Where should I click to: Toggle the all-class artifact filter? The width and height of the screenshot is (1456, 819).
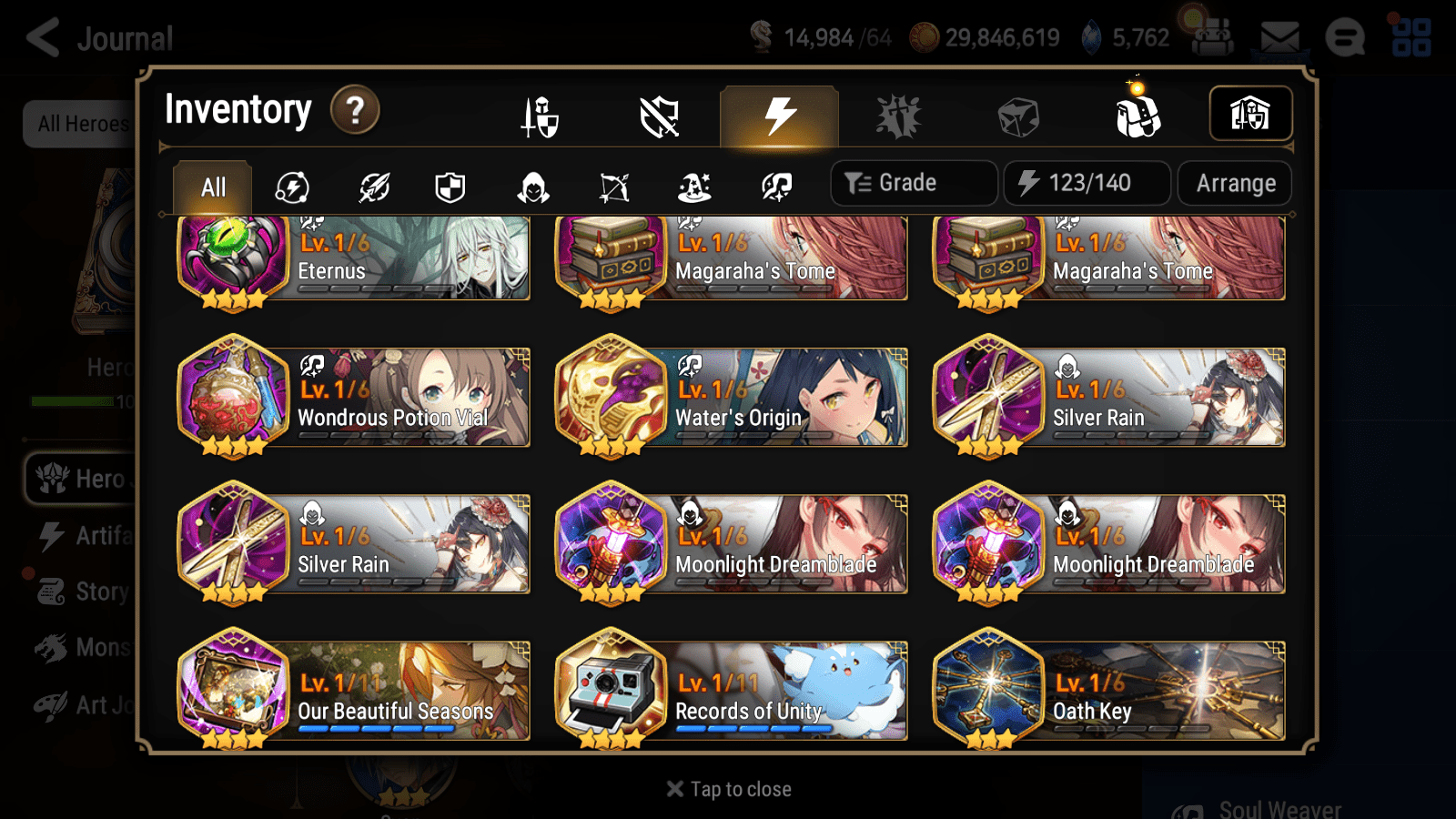point(291,187)
